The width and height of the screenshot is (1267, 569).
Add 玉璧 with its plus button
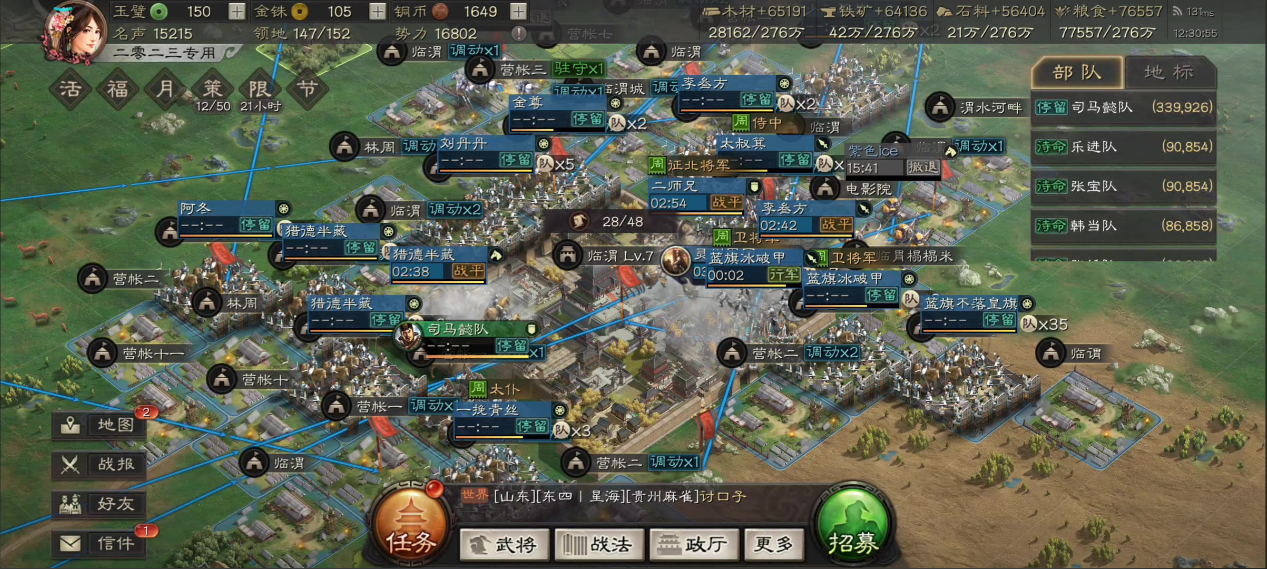click(x=236, y=12)
